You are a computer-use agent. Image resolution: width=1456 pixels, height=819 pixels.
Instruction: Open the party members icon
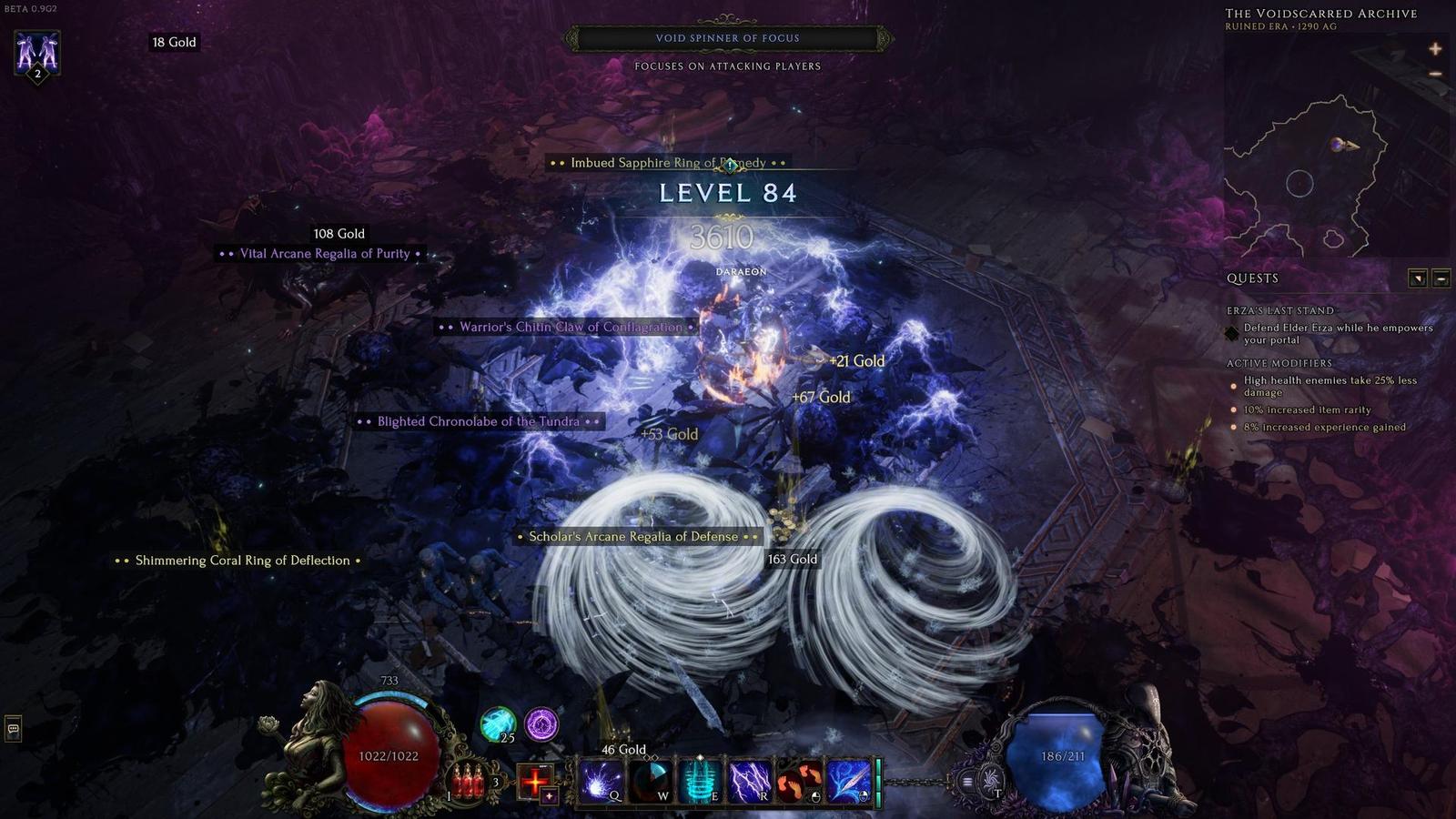pyautogui.click(x=37, y=55)
